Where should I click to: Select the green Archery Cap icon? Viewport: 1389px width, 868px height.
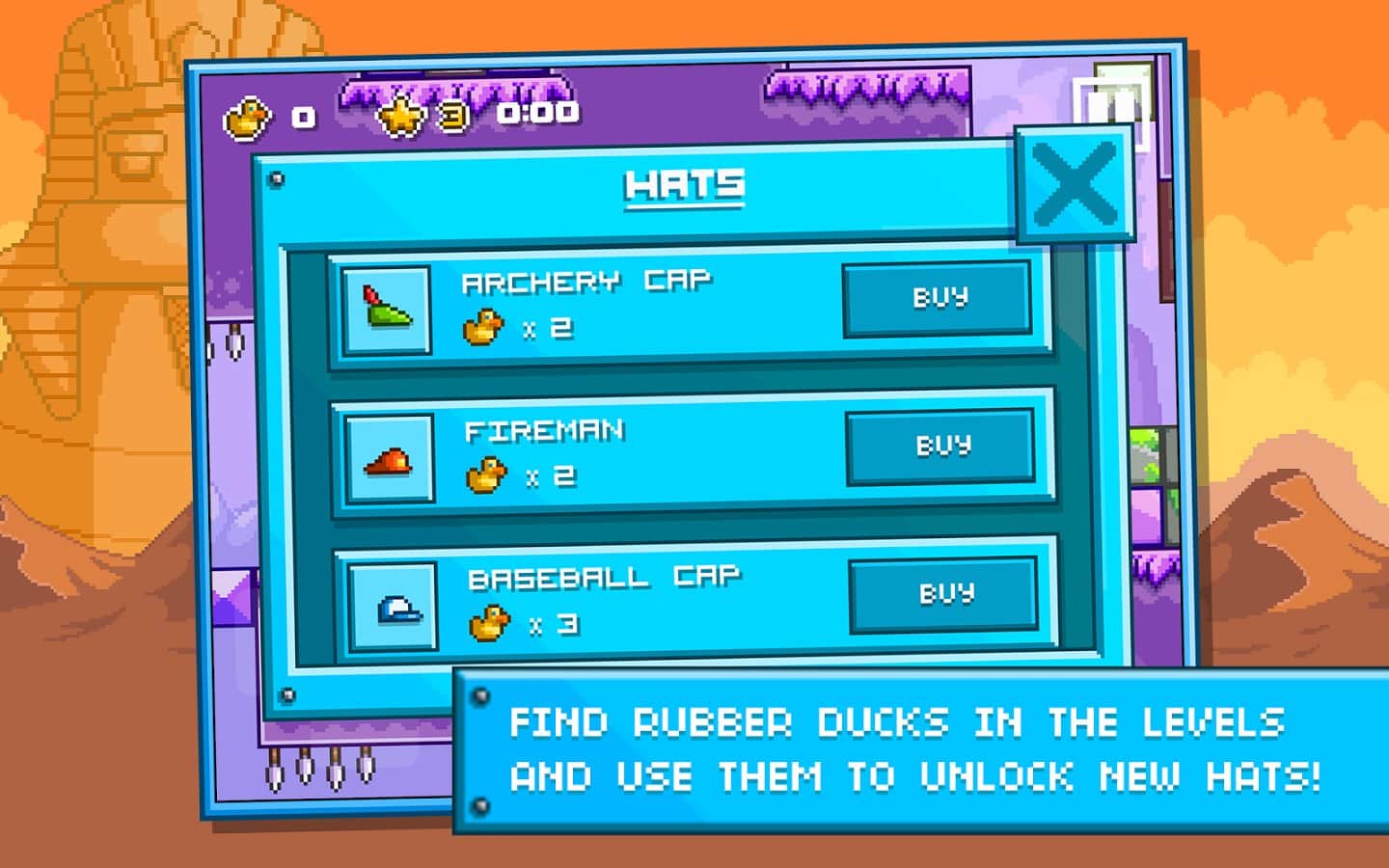(x=387, y=310)
